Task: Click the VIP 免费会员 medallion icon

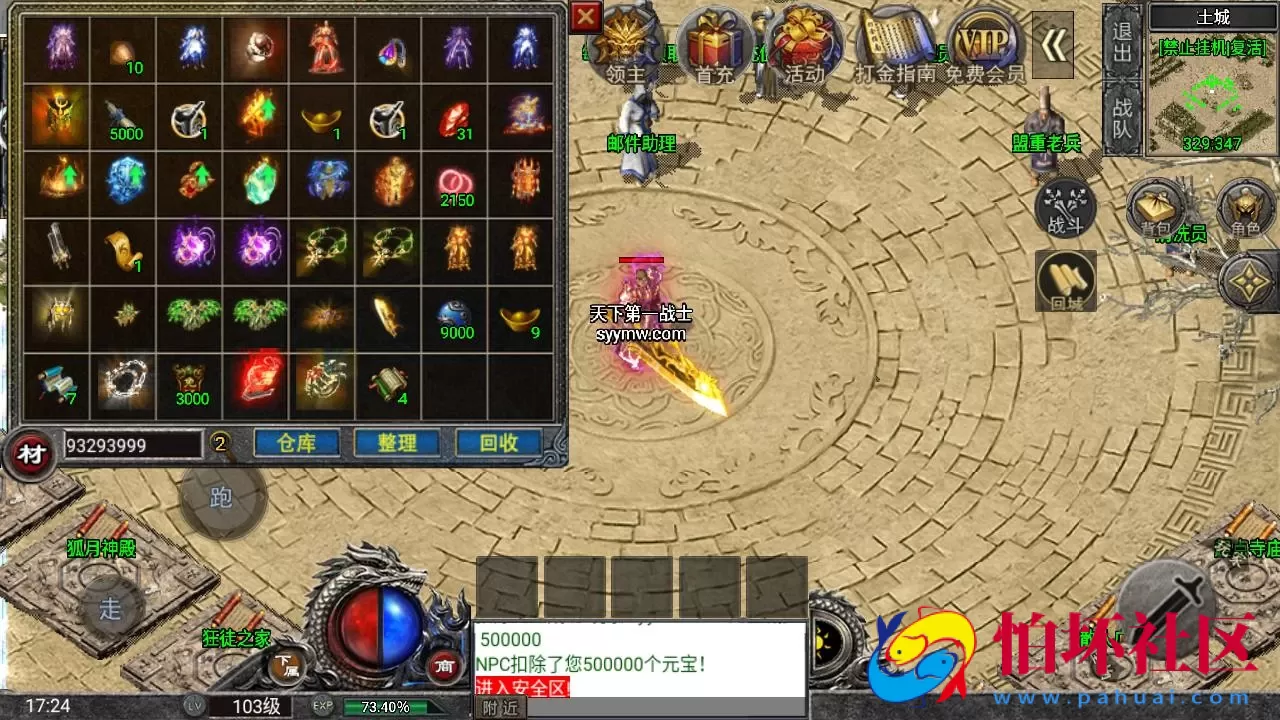Action: (x=981, y=42)
